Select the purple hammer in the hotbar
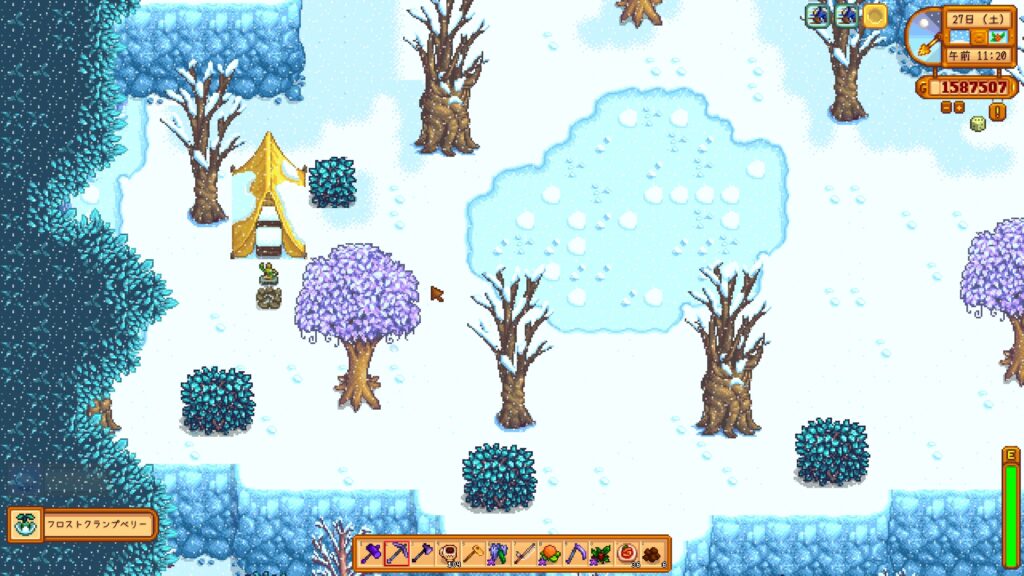The height and width of the screenshot is (576, 1024). [x=371, y=552]
